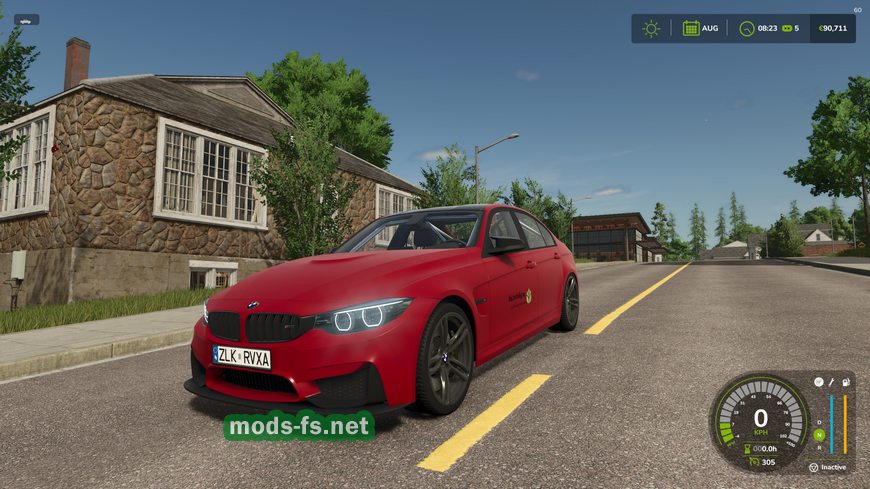Select the vehicle badge in the top-left corner
Image resolution: width=870 pixels, height=489 pixels.
point(27,19)
